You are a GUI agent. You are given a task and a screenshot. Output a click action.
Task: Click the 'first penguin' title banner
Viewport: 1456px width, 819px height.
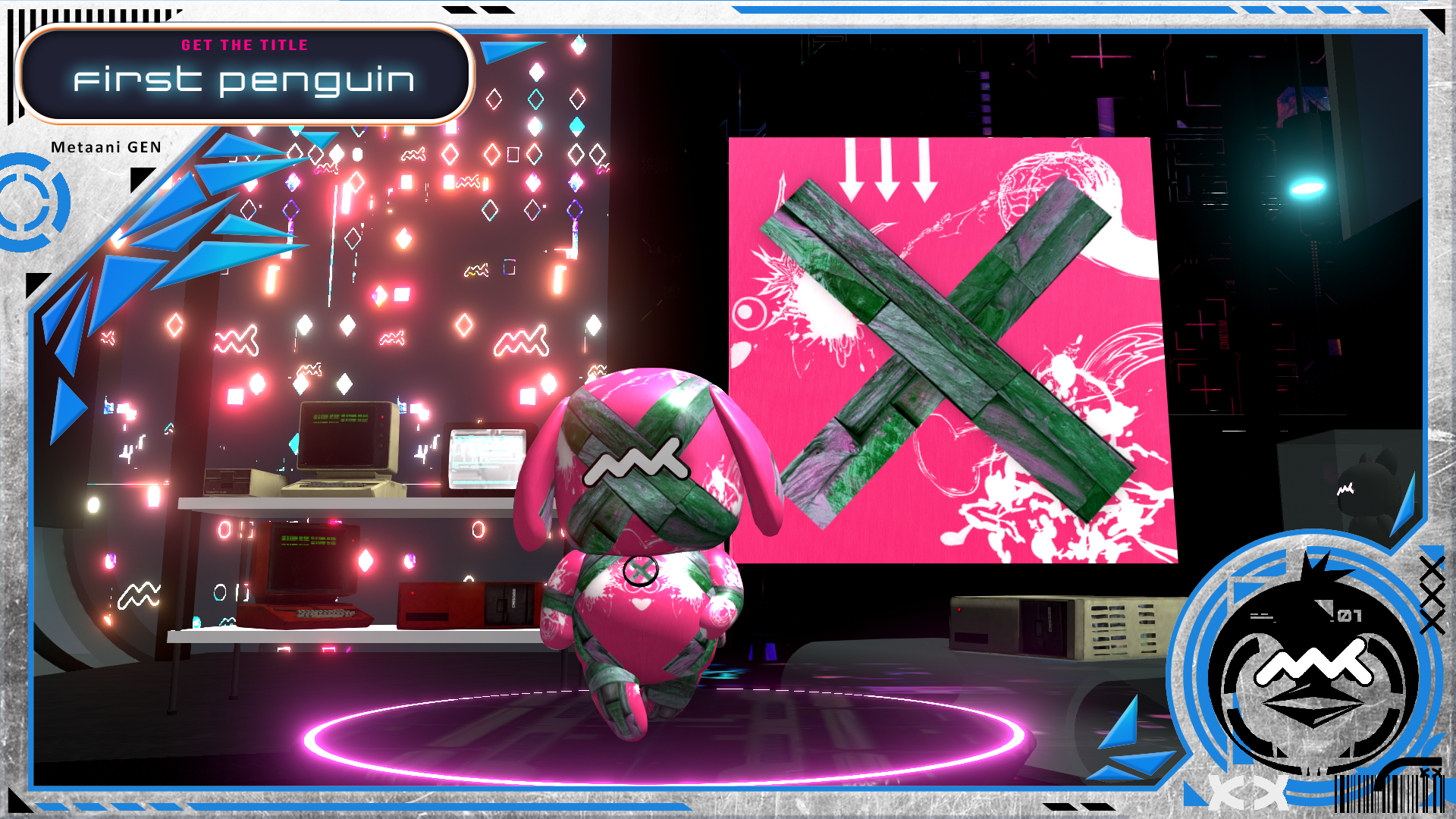tap(244, 74)
